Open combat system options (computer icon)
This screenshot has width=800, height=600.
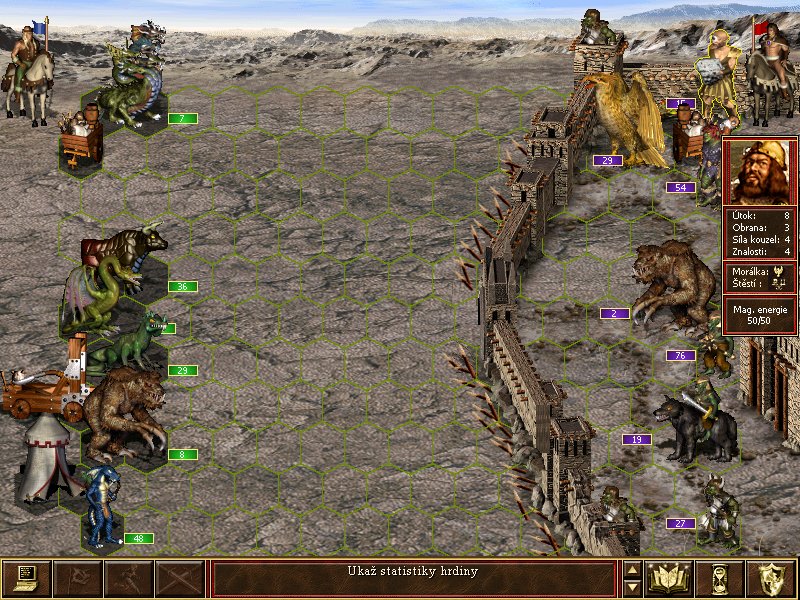[x=26, y=579]
